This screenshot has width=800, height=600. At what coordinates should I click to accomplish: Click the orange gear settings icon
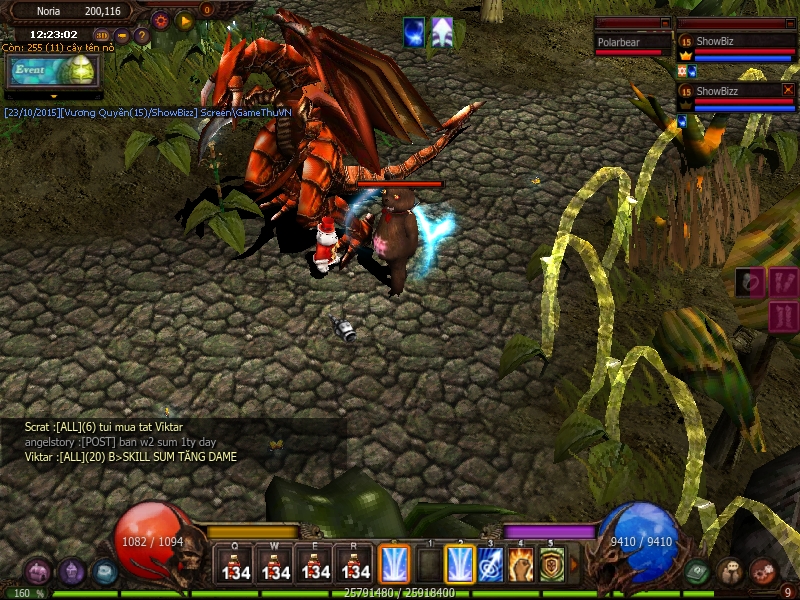162,20
